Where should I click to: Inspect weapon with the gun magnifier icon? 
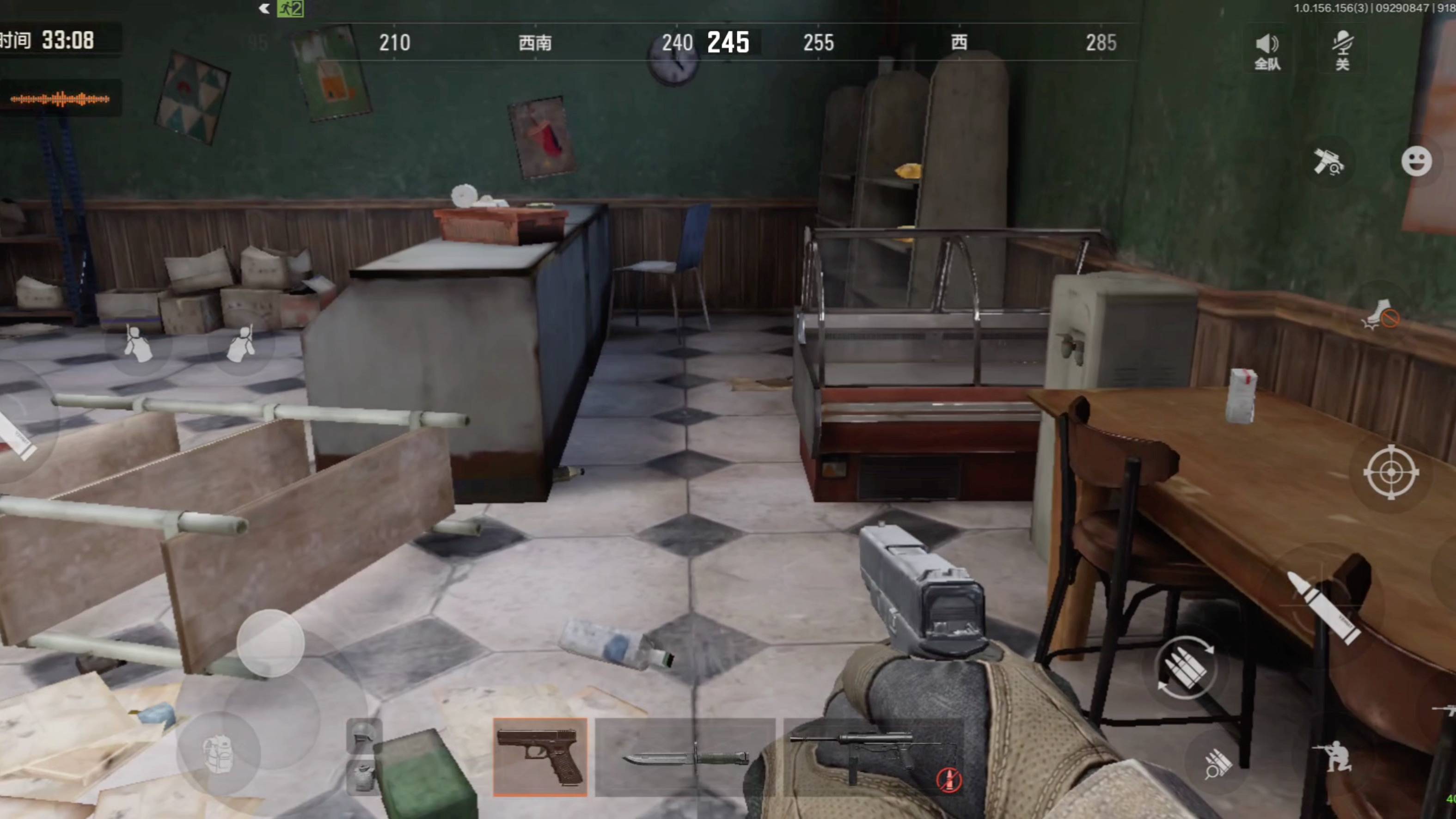[x=1328, y=162]
